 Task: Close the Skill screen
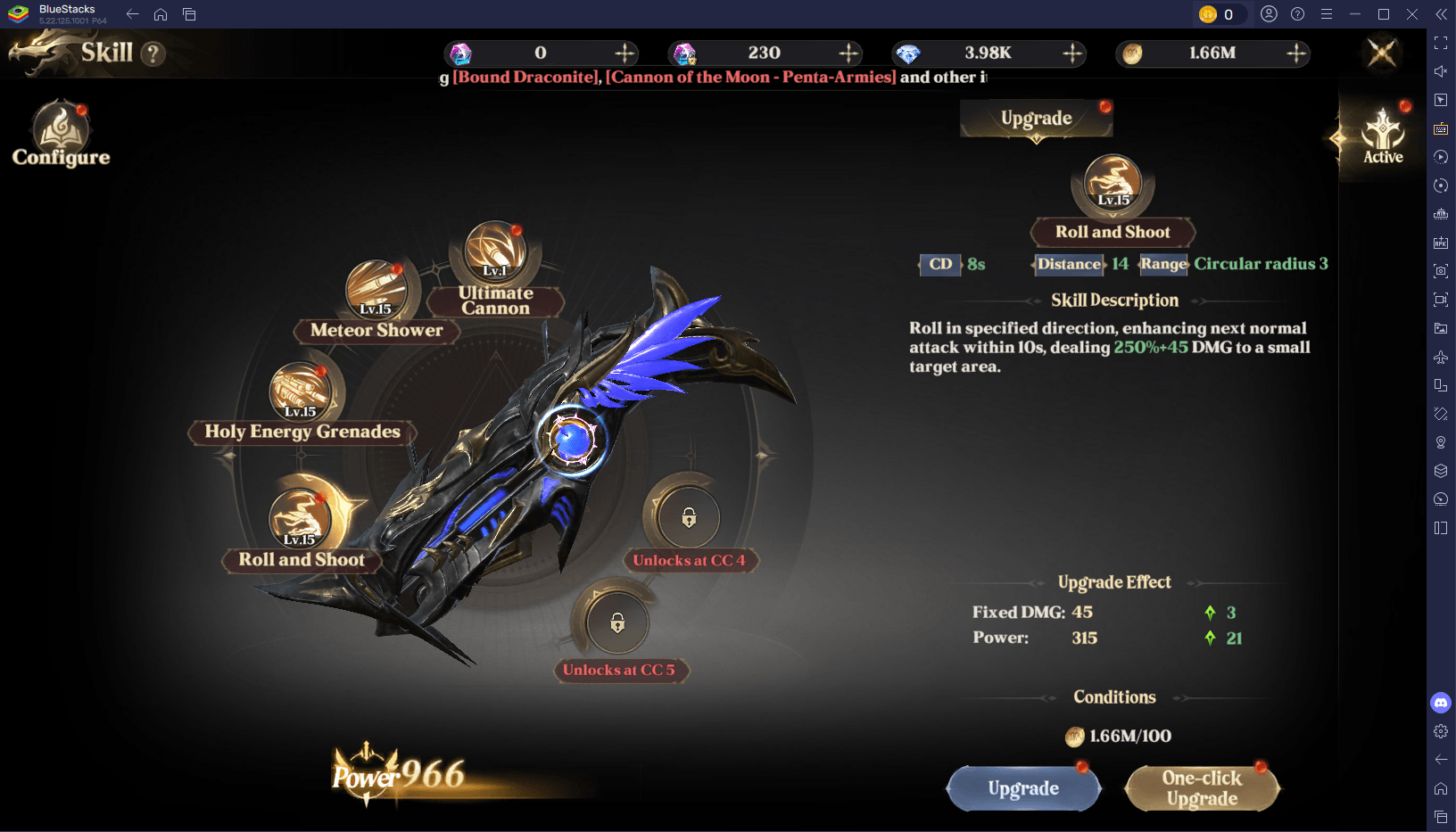1382,54
